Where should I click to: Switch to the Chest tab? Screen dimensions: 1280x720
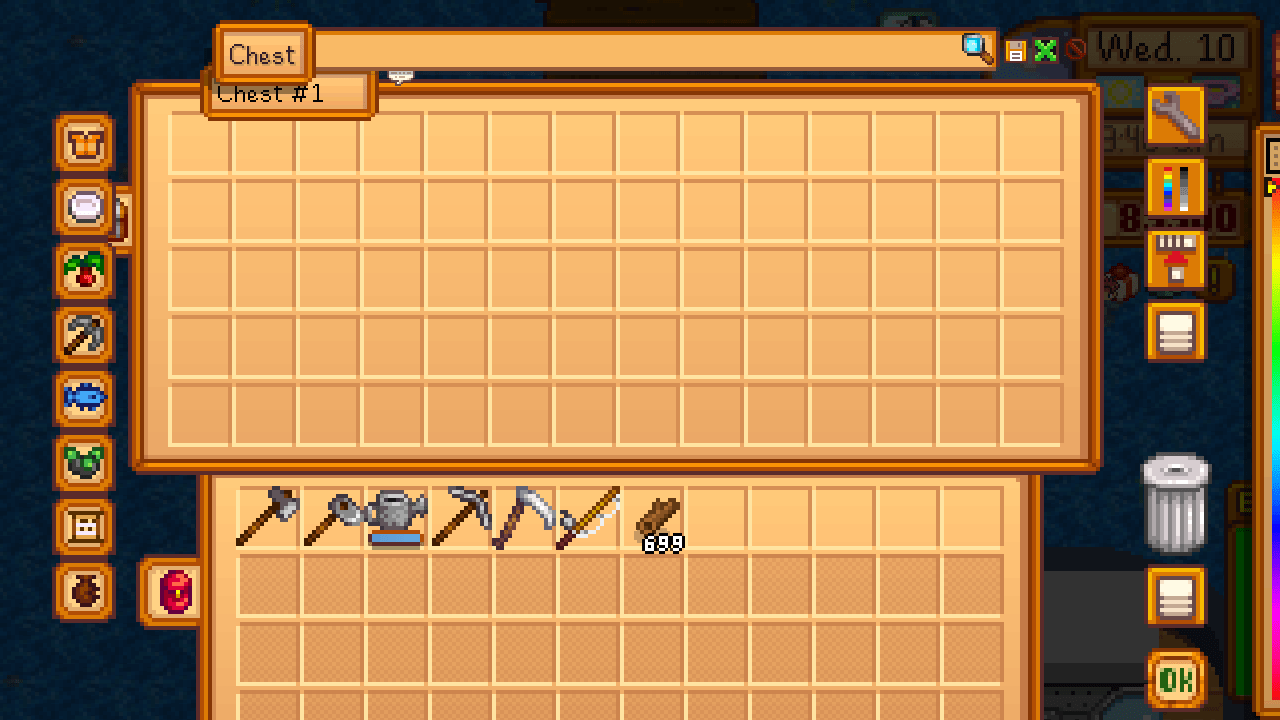point(262,54)
